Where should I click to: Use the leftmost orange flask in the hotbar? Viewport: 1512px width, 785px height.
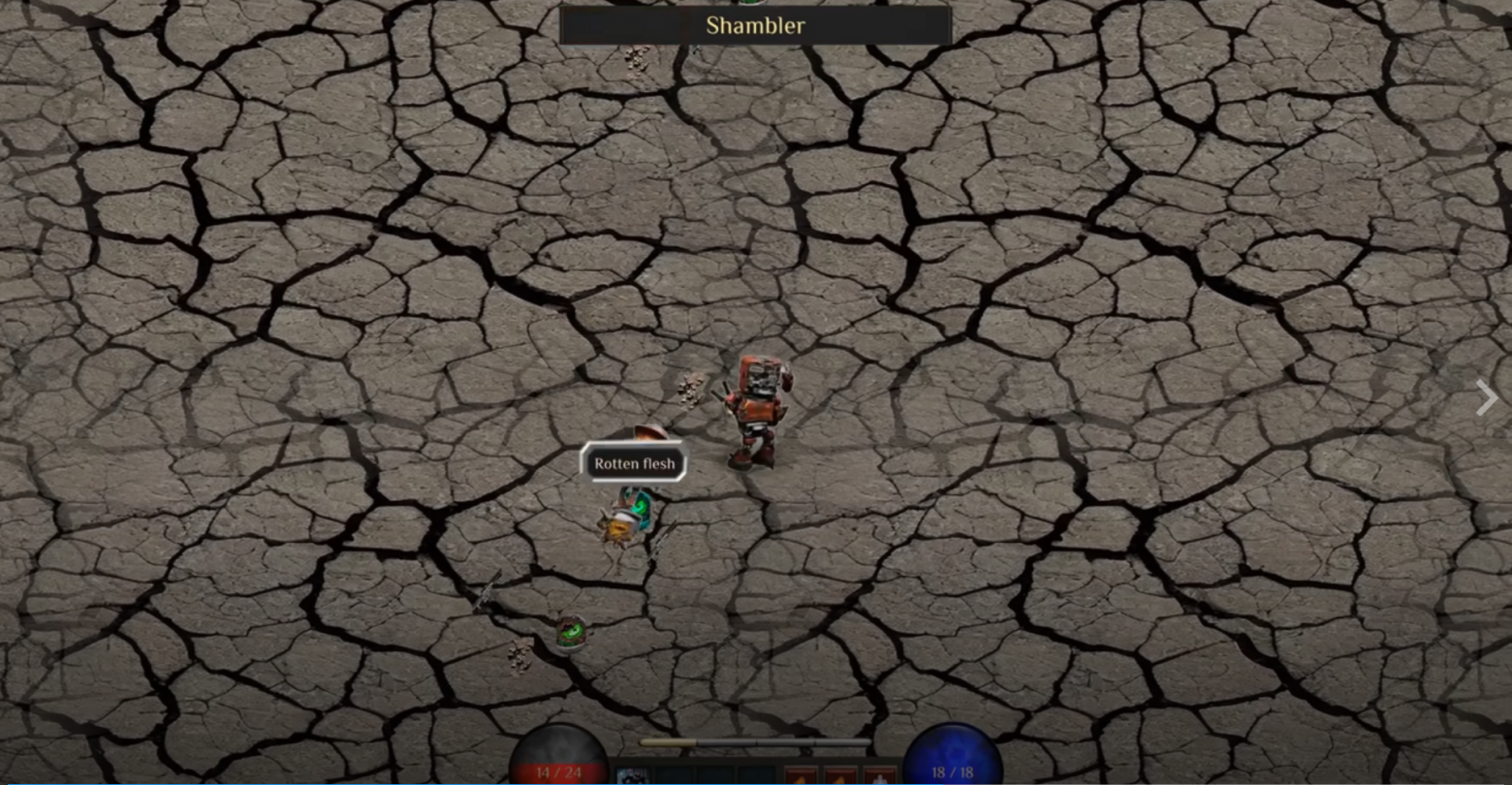tap(803, 773)
